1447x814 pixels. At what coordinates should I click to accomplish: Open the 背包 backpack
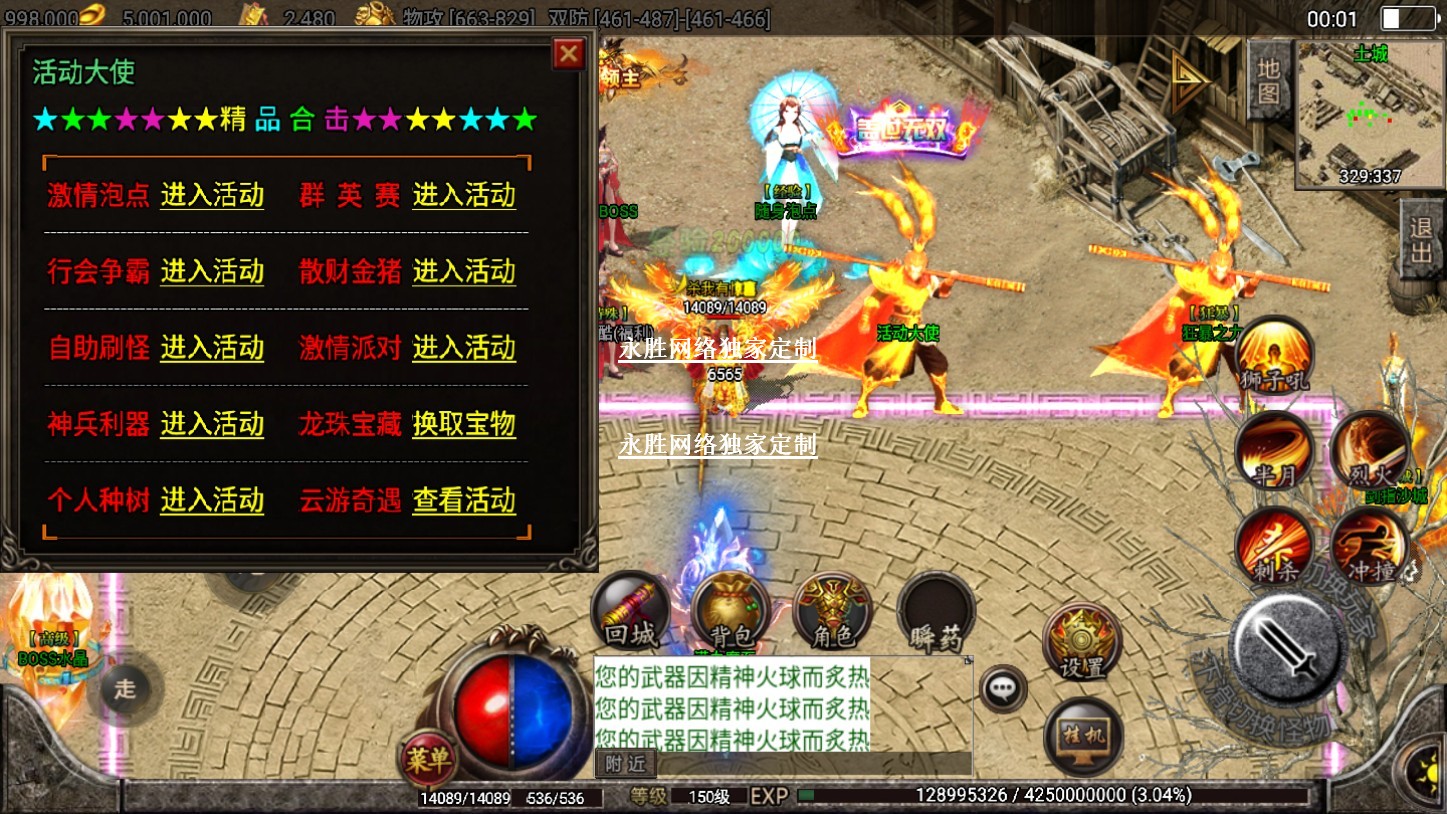click(x=729, y=612)
